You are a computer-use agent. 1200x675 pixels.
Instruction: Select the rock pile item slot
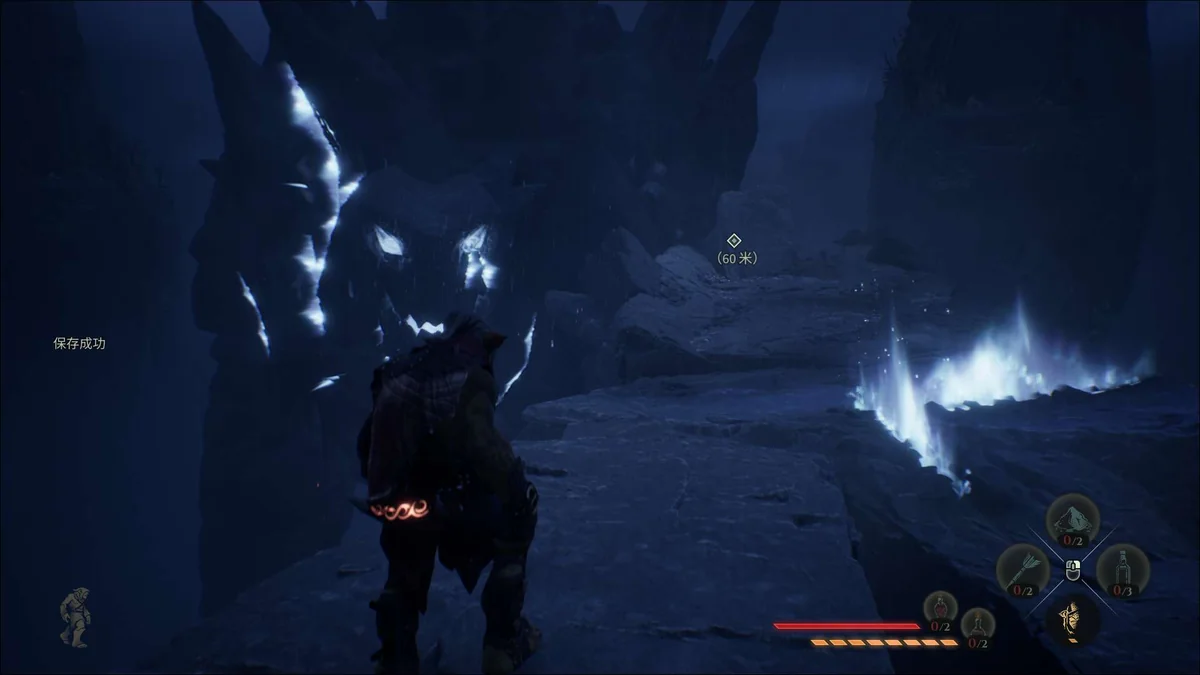pos(1072,519)
